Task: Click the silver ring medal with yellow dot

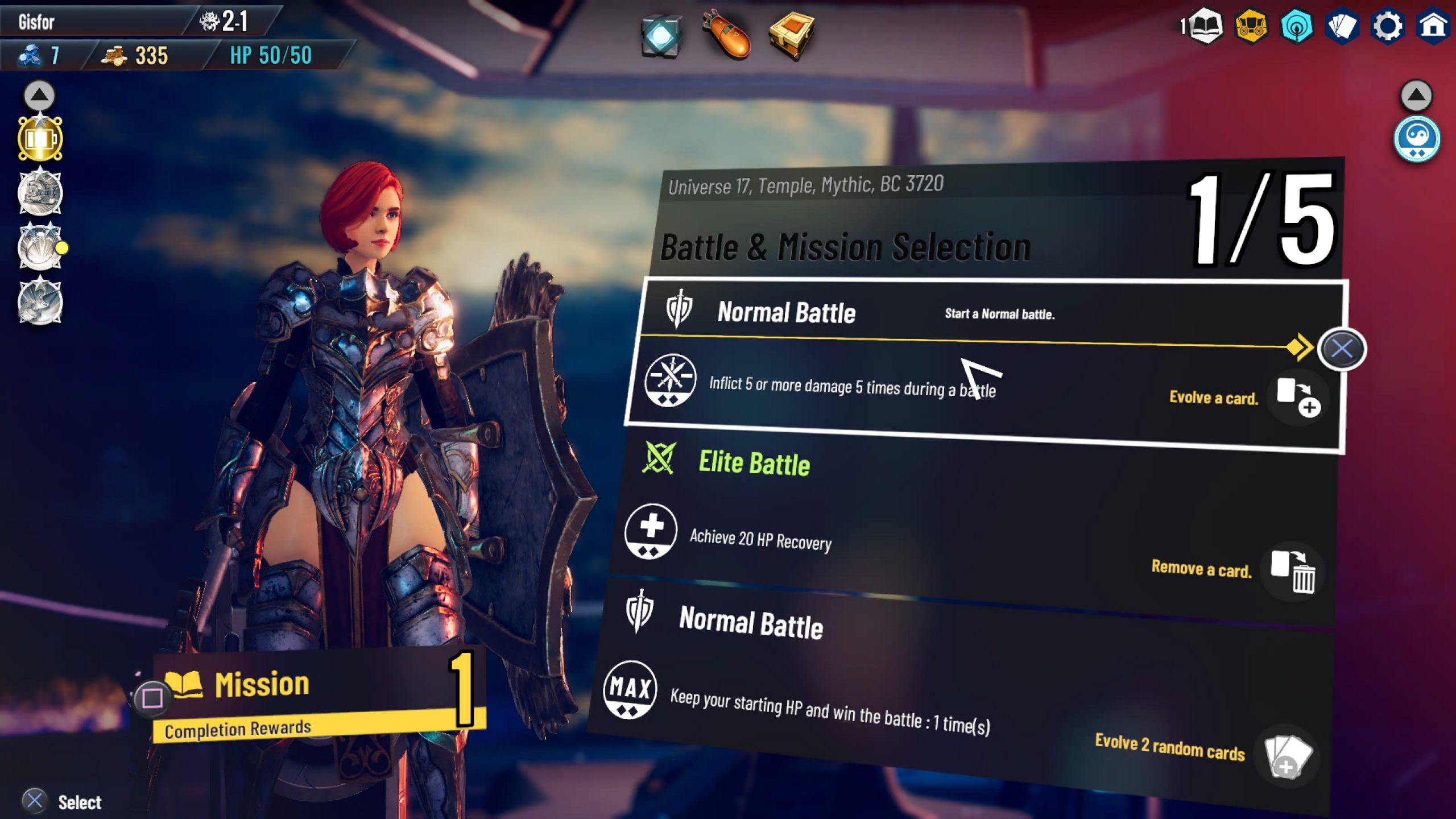Action: [x=40, y=247]
